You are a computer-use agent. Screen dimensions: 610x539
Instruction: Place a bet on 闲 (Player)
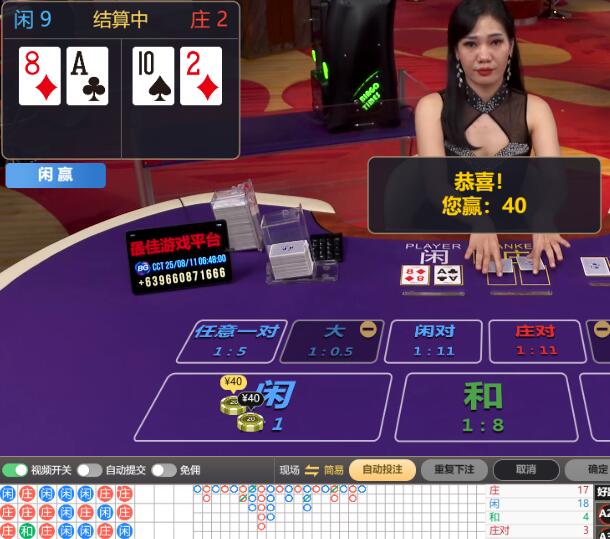point(270,405)
